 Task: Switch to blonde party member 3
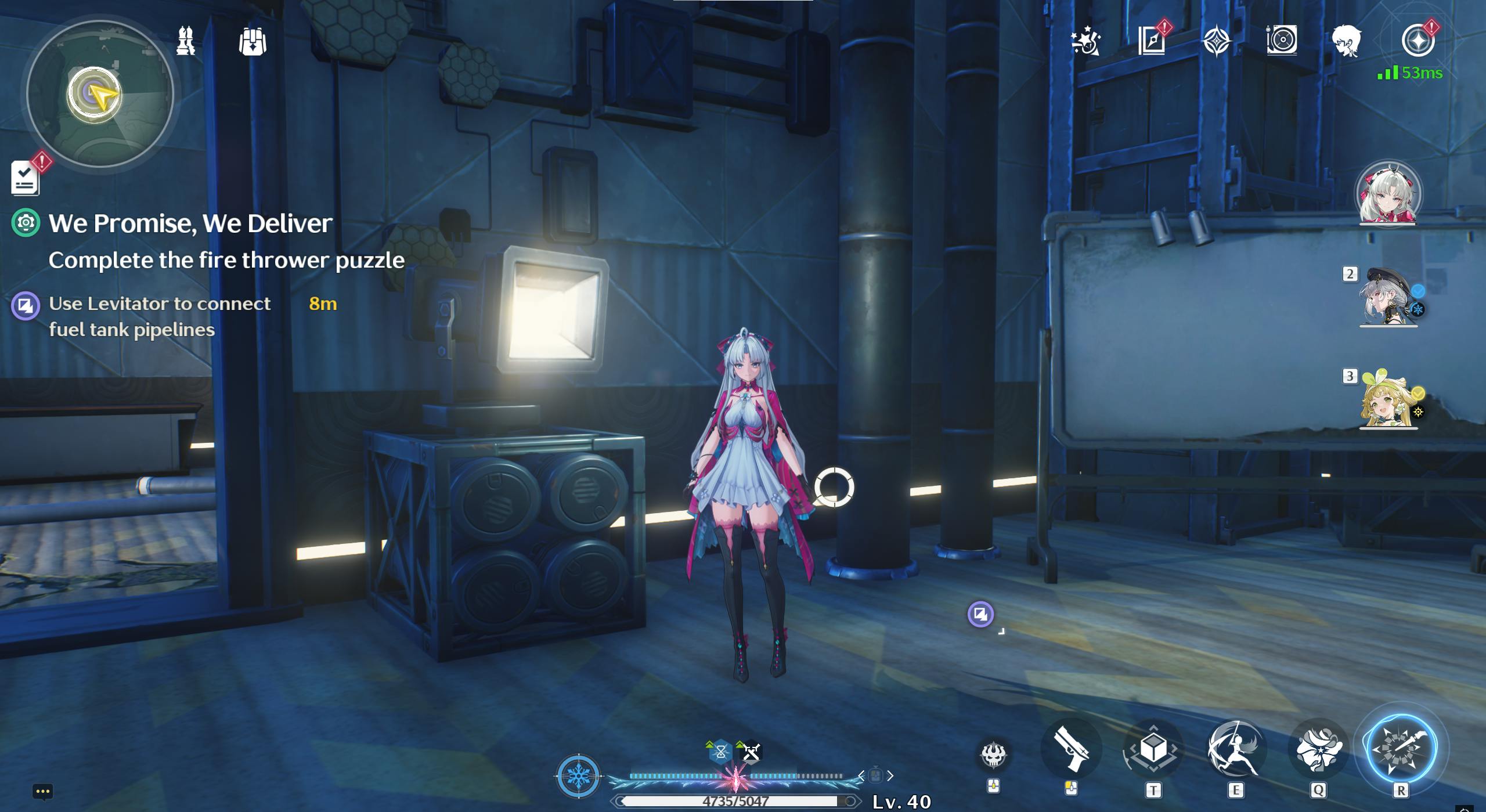(x=1388, y=399)
